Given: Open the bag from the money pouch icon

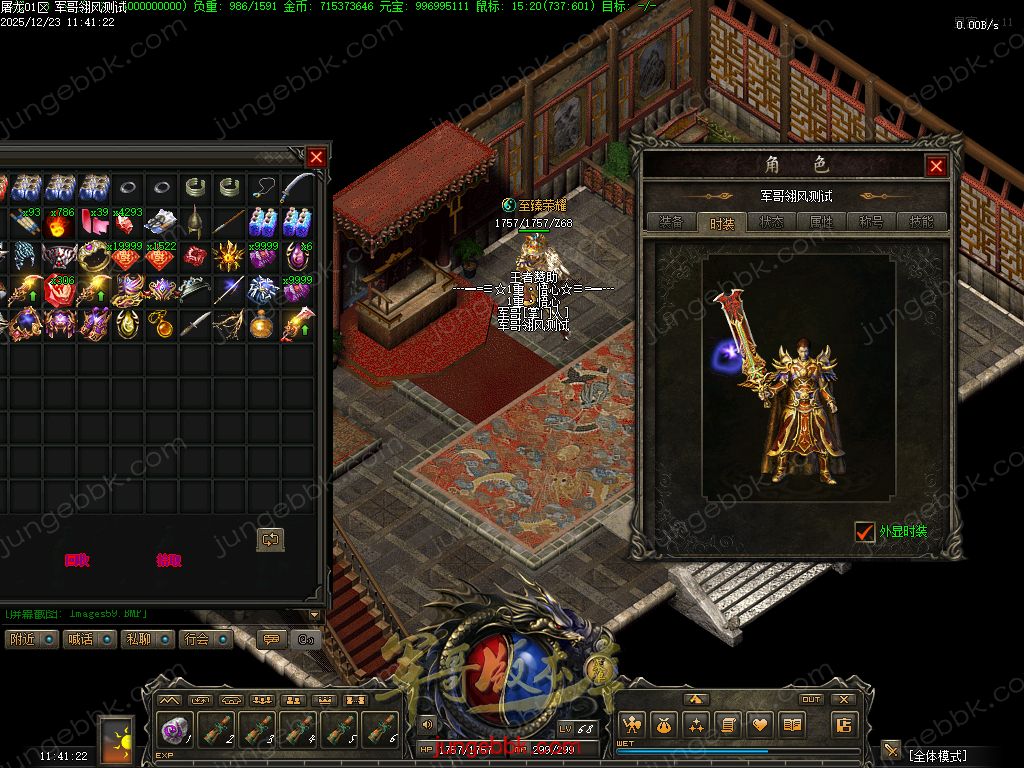Looking at the screenshot, I should coord(664,725).
